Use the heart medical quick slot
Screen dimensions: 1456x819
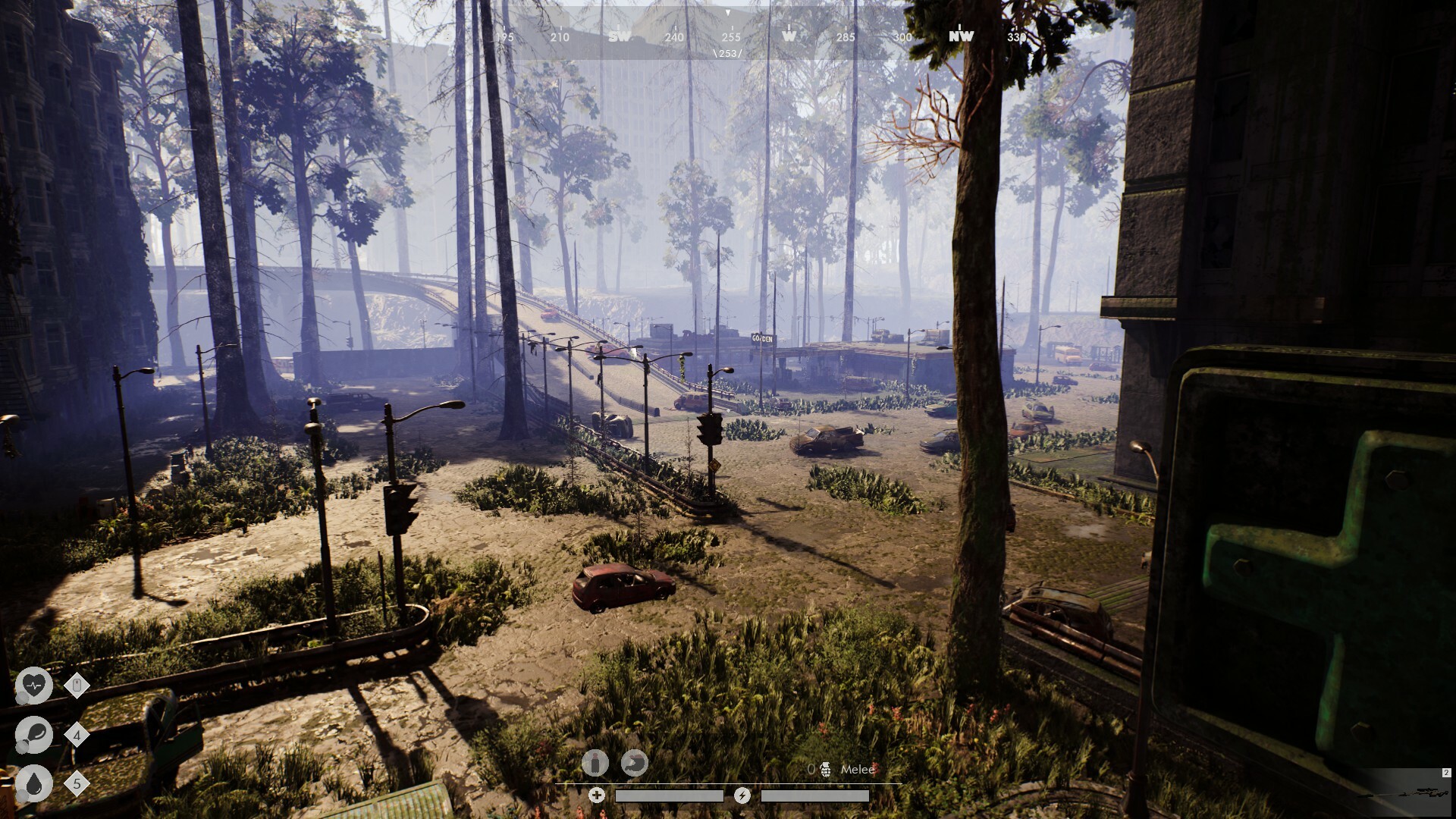pos(34,686)
